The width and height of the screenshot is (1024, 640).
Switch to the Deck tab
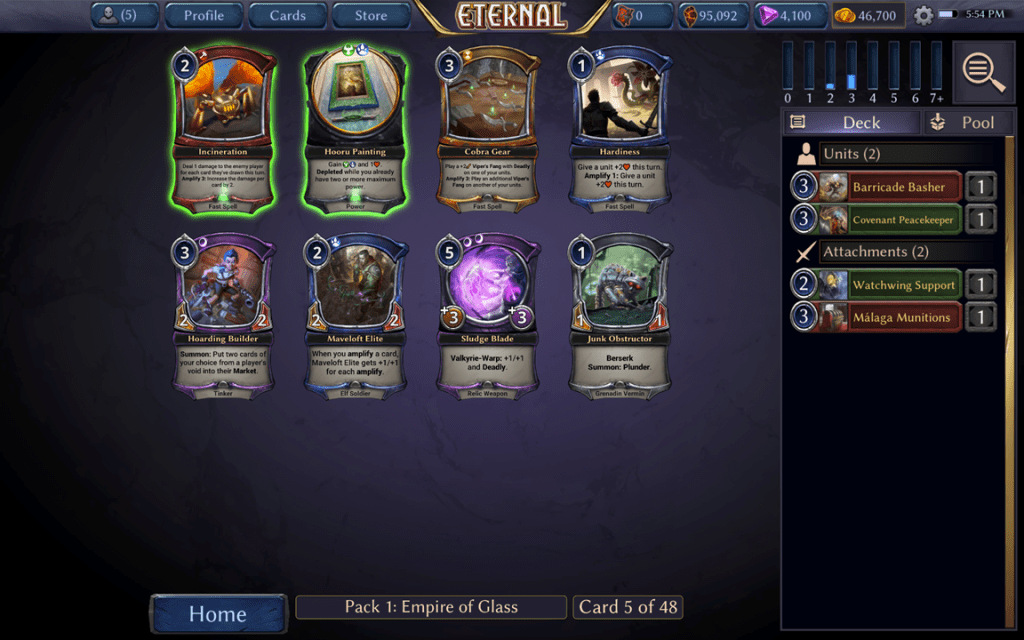[850, 122]
